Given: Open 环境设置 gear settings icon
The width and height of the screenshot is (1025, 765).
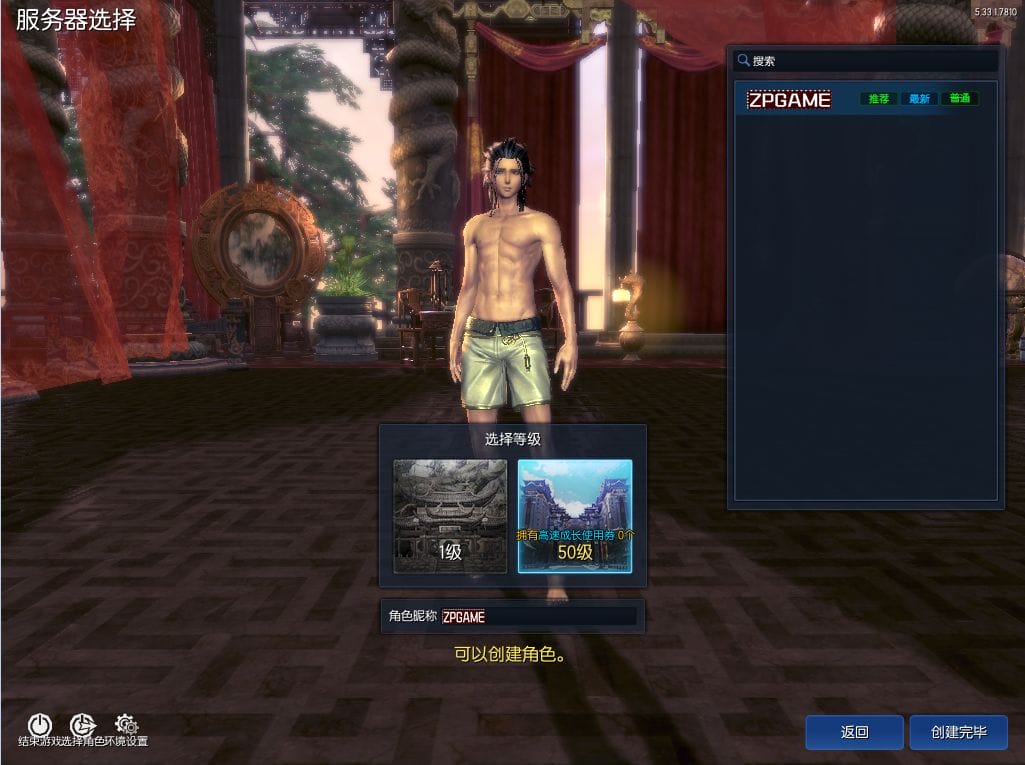Looking at the screenshot, I should pos(126,725).
